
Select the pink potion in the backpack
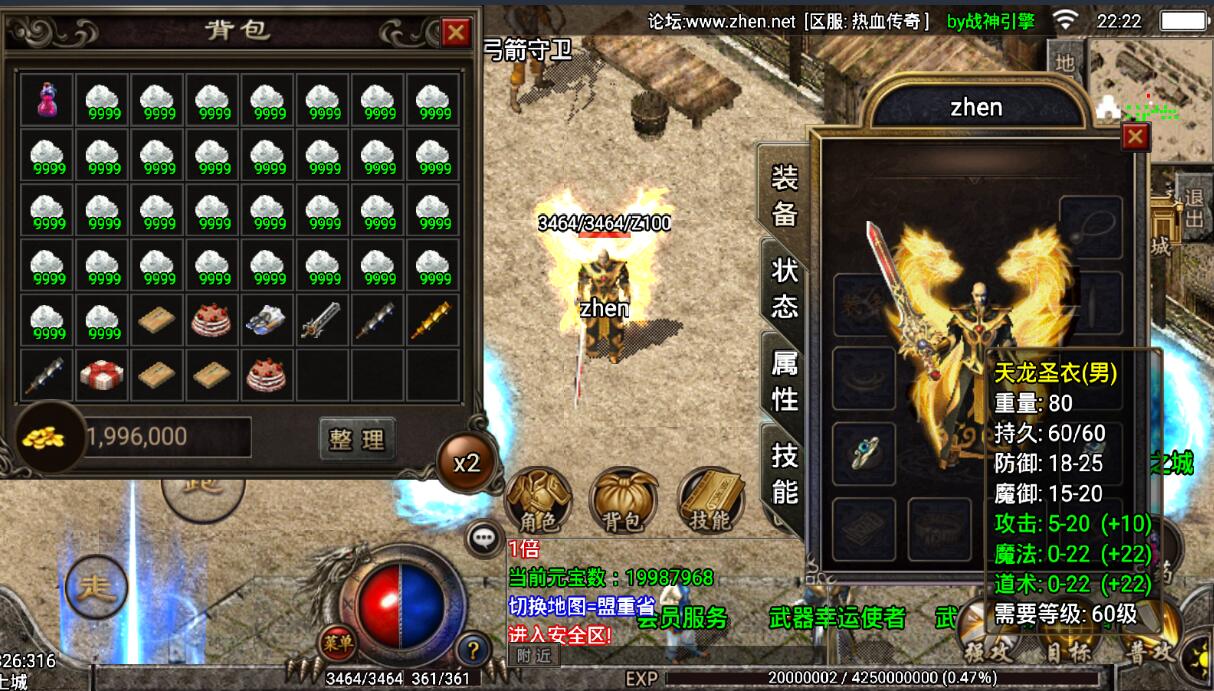click(x=48, y=100)
